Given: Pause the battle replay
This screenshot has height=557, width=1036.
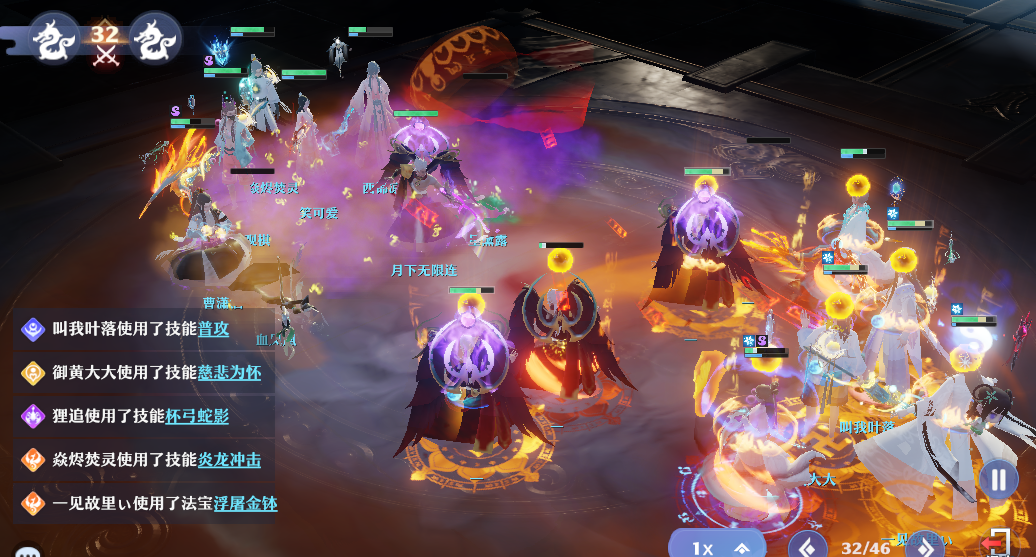Looking at the screenshot, I should tap(997, 479).
